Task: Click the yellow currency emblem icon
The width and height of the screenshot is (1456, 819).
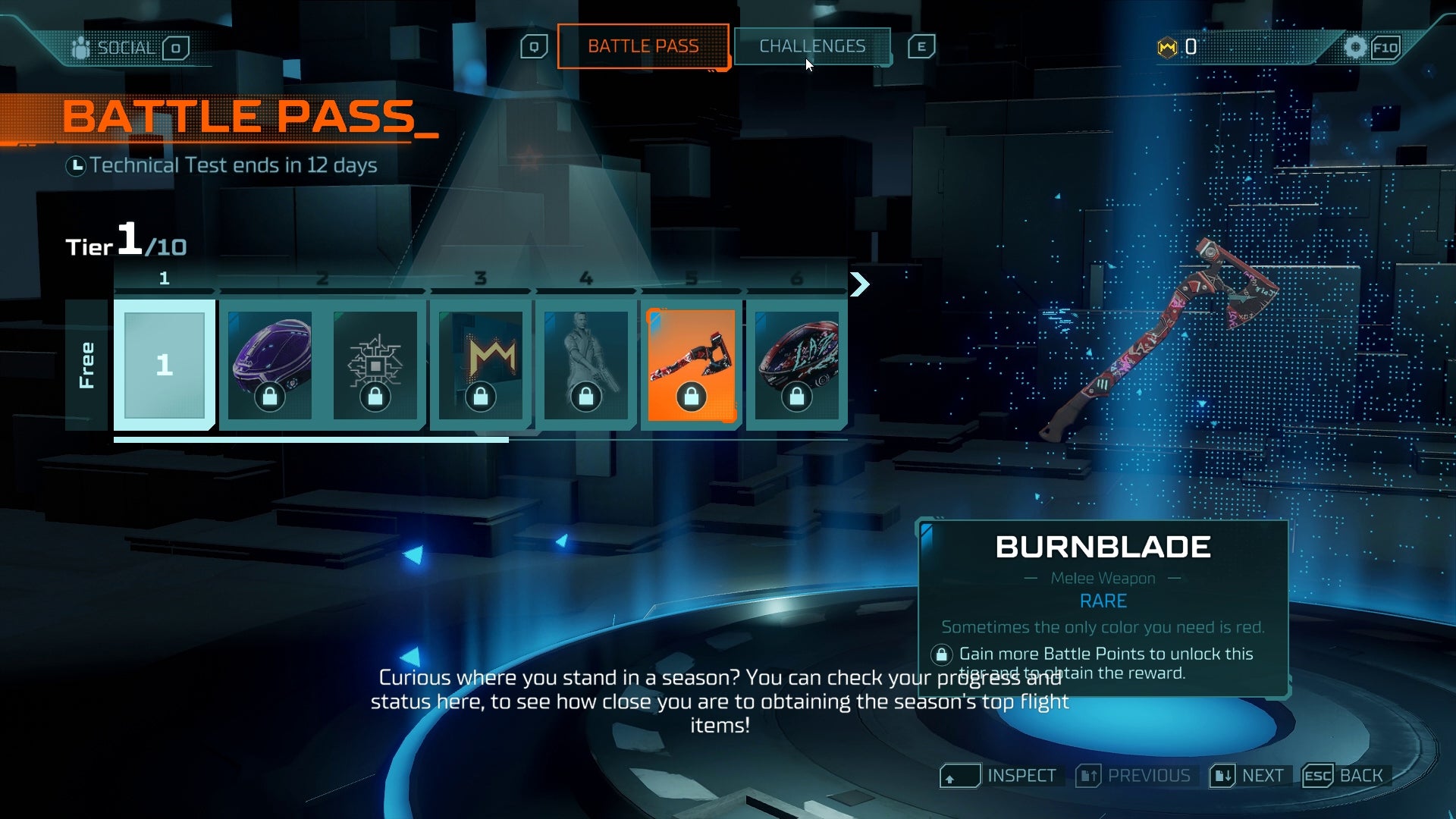Action: pyautogui.click(x=1166, y=47)
